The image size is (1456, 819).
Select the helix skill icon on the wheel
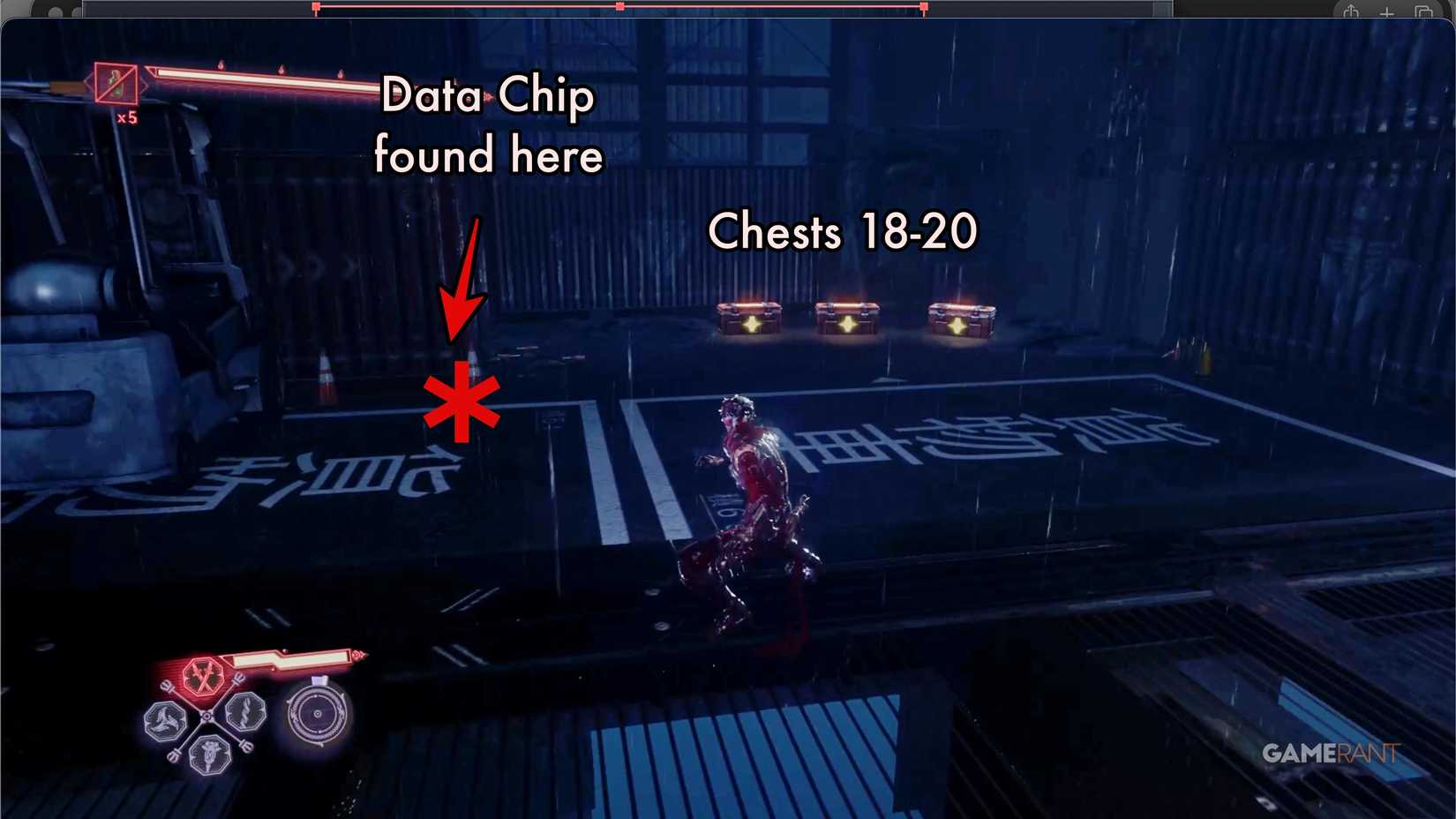(246, 713)
